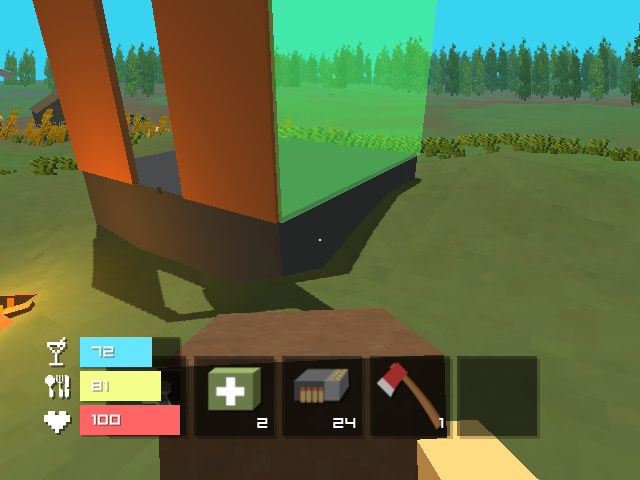Equip the red axe from the hotbar
This screenshot has width=640, height=480.
[410, 396]
